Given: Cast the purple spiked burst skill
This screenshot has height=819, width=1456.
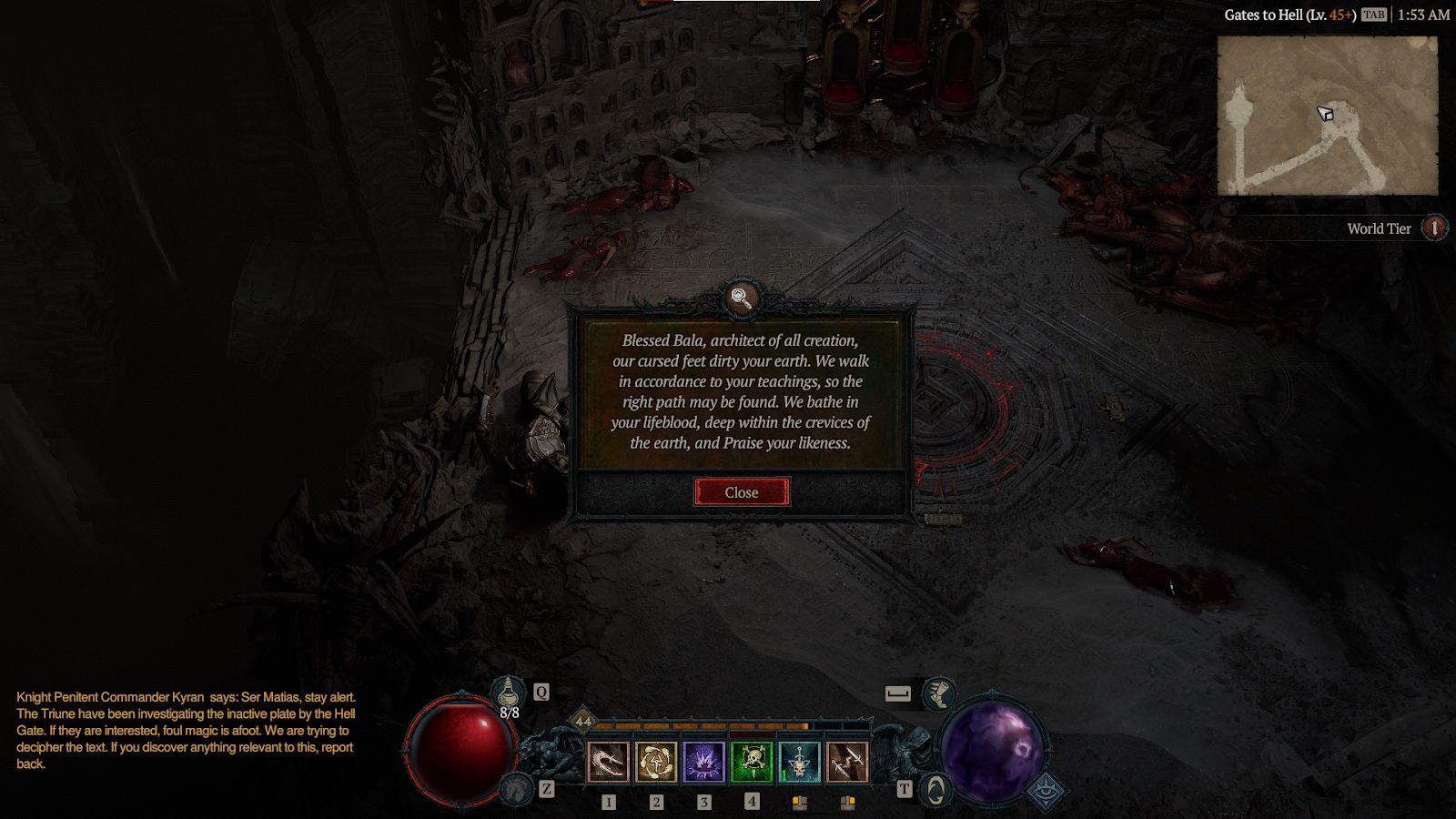Looking at the screenshot, I should pos(703,762).
